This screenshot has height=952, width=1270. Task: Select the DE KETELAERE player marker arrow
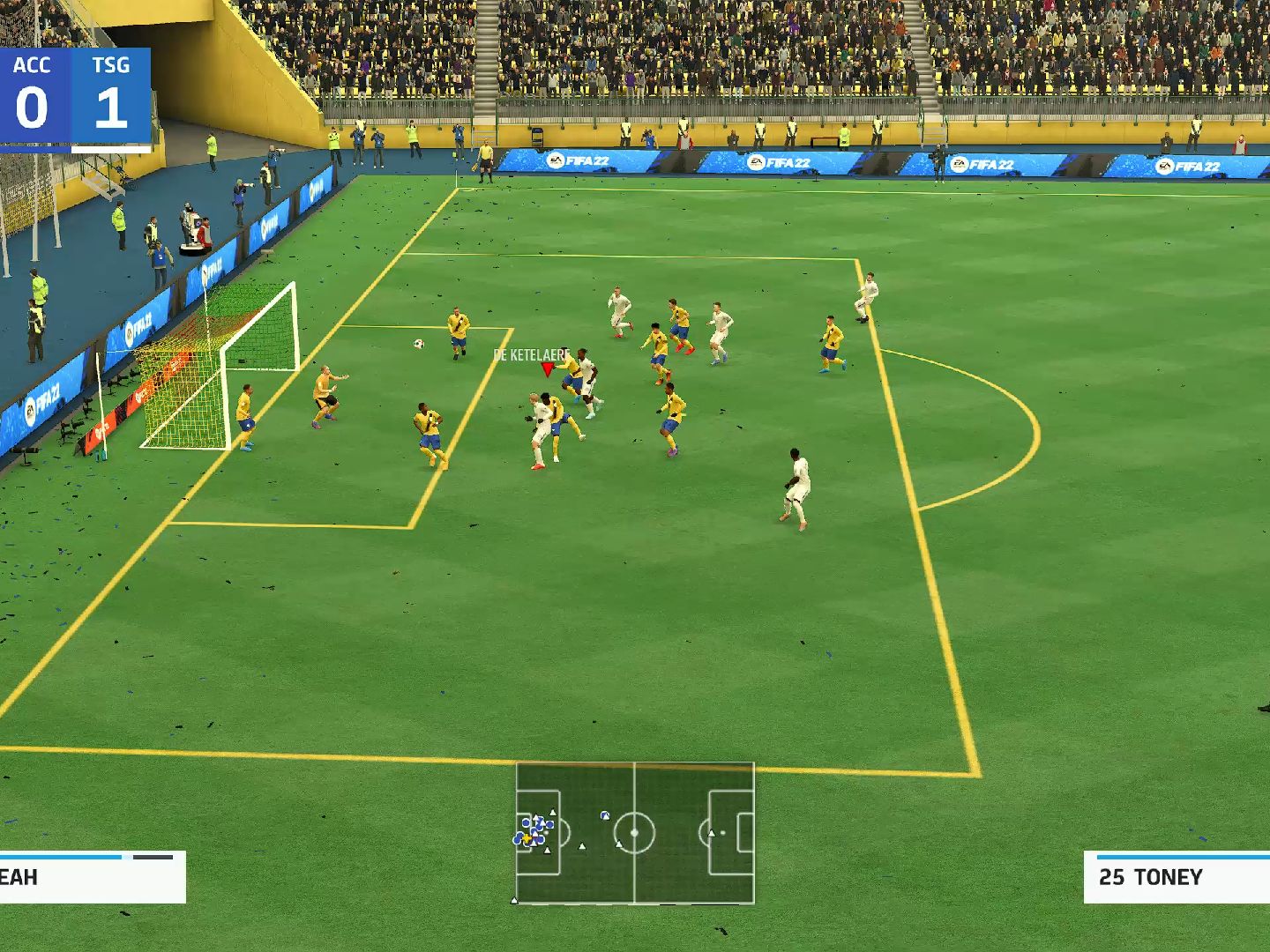[546, 367]
